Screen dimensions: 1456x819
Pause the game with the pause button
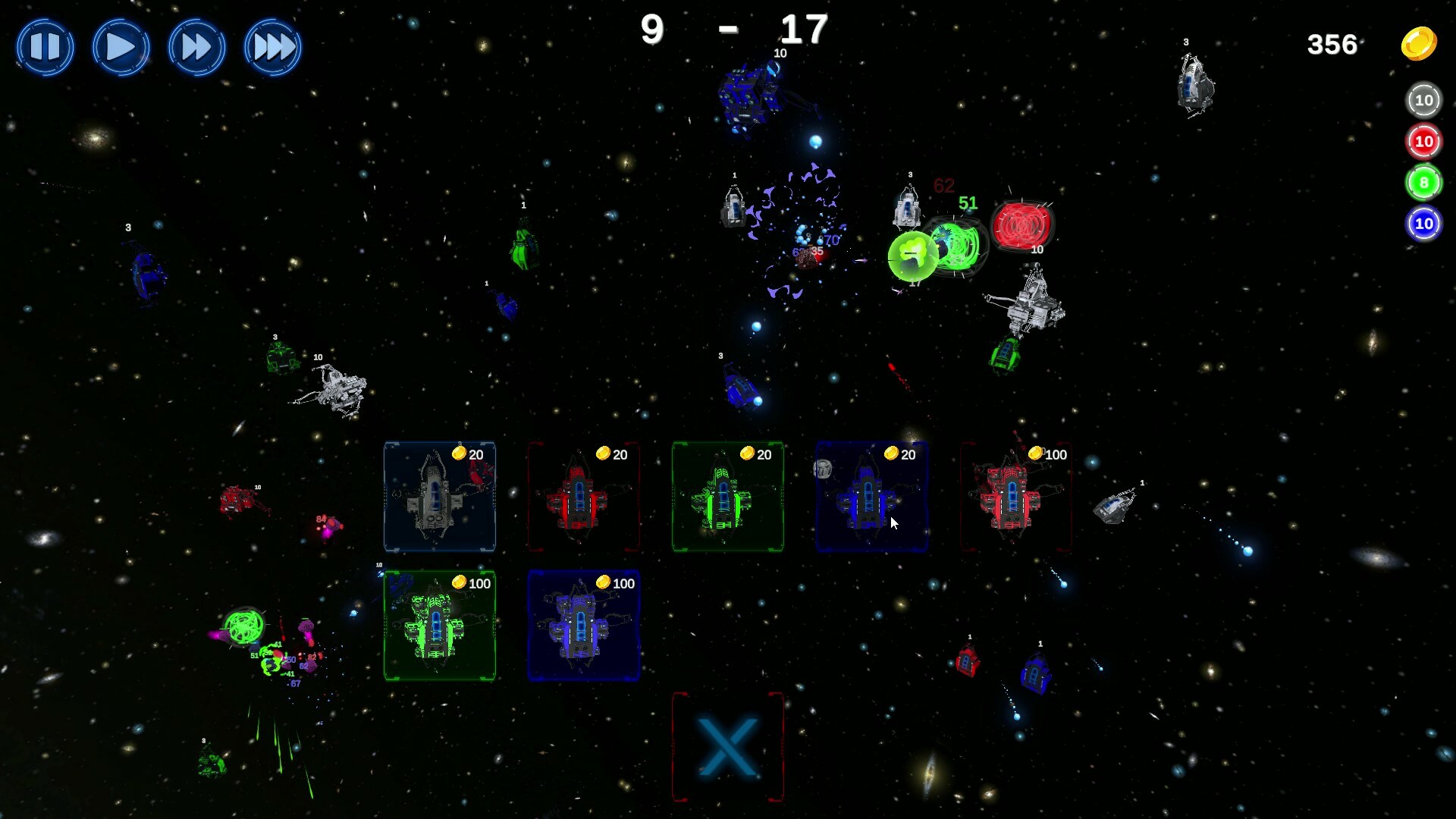point(45,47)
